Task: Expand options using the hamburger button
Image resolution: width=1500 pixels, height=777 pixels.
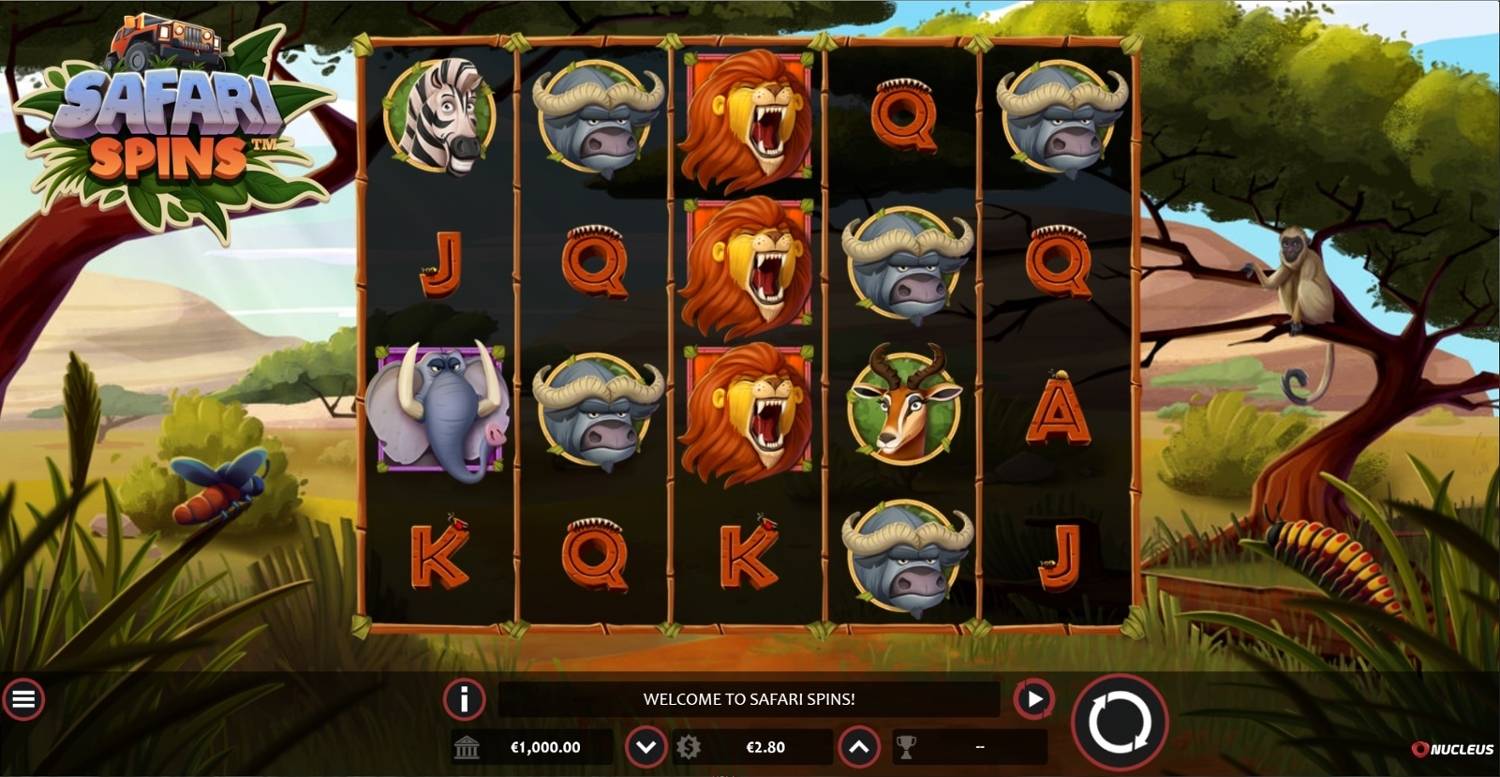Action: click(x=25, y=699)
